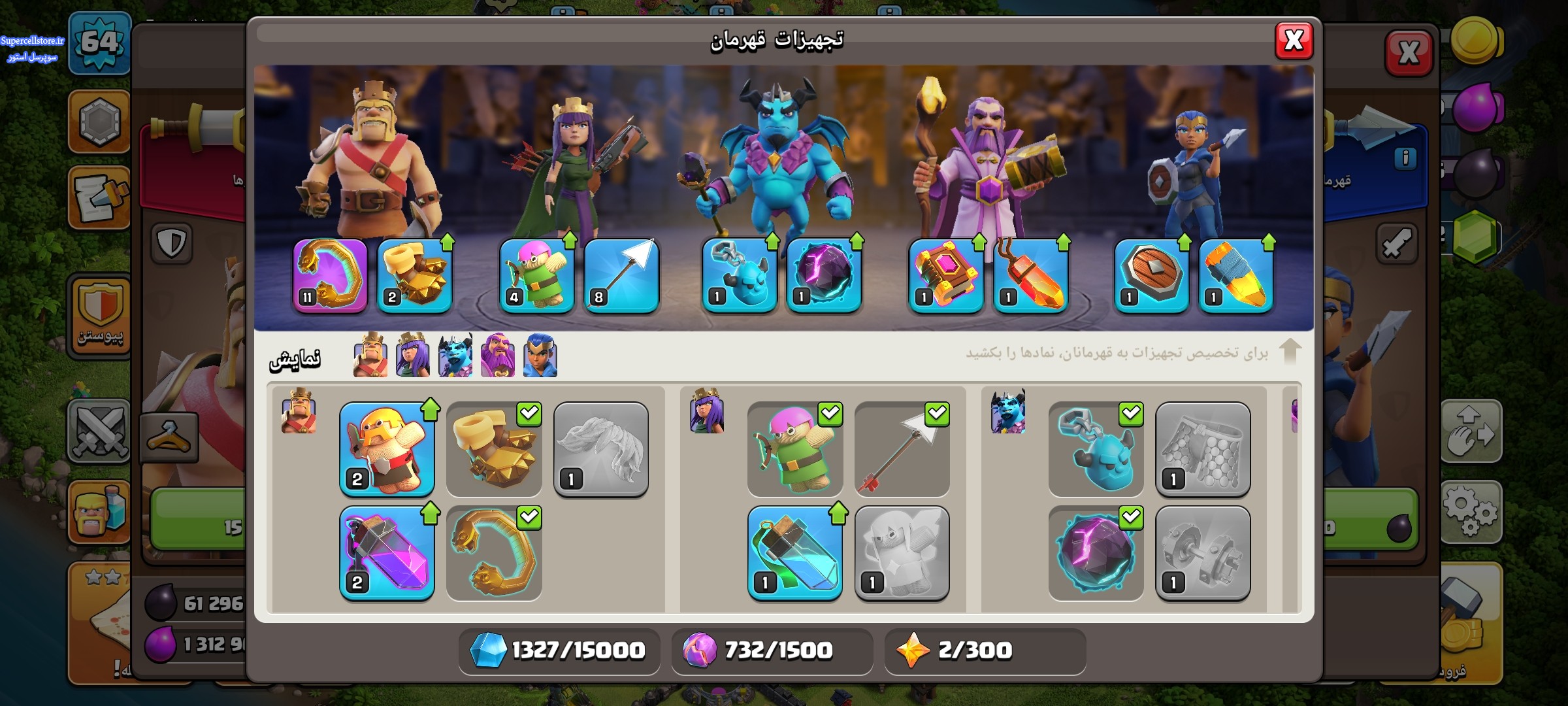1568x706 pixels.
Task: Filter equipment by Grand Warden portrait
Action: pos(497,356)
